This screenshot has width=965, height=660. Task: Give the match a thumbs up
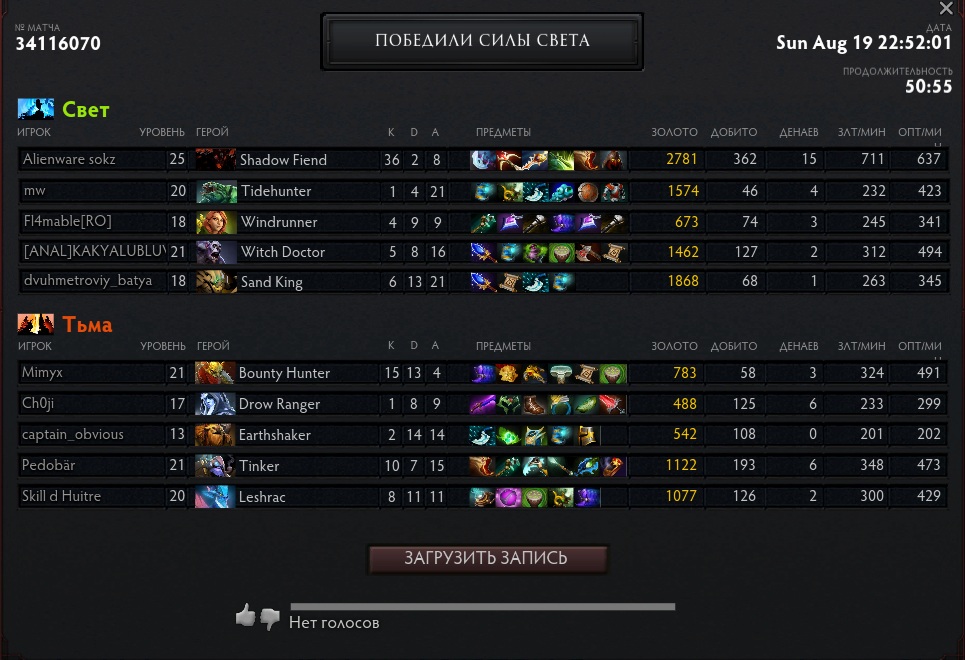click(x=245, y=616)
